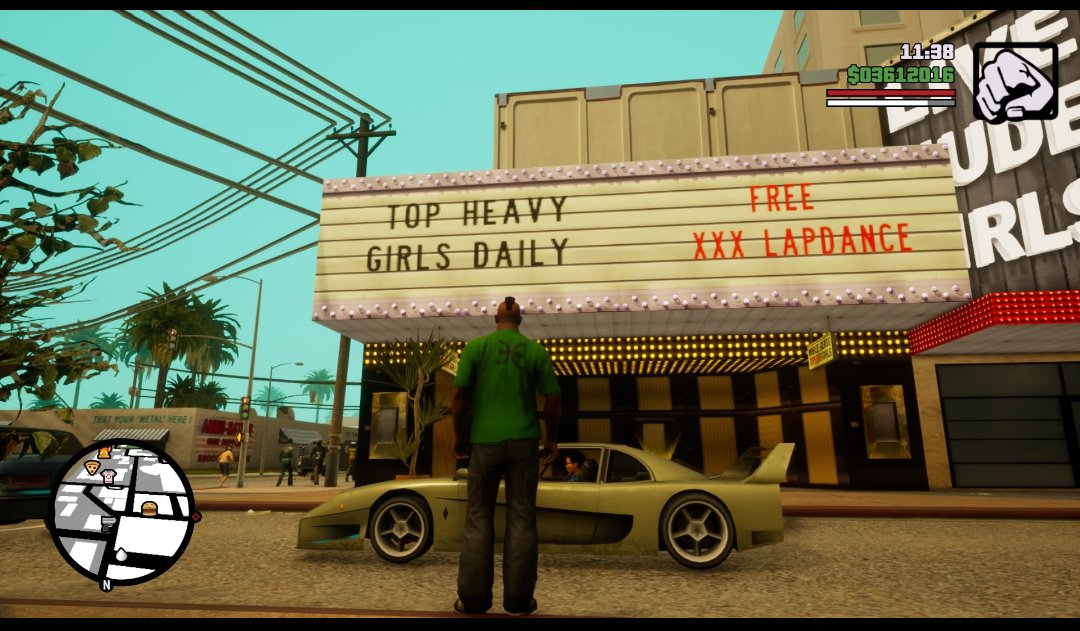
Task: Open the circular radar minimap
Action: [x=121, y=512]
